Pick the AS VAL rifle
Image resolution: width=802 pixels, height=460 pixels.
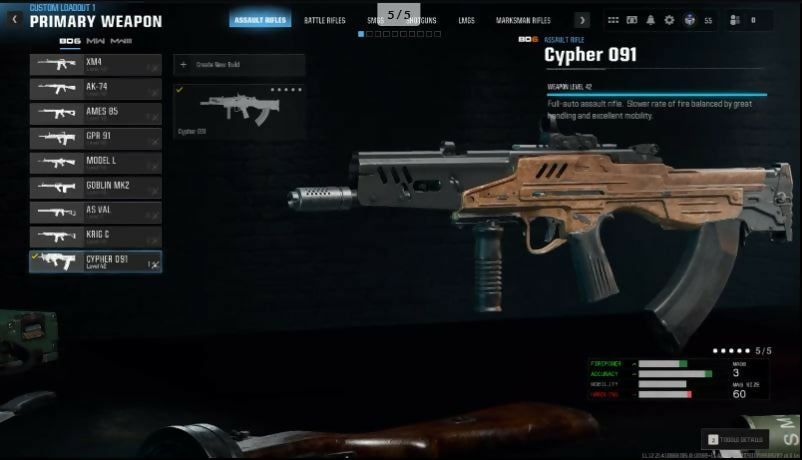[x=95, y=212]
